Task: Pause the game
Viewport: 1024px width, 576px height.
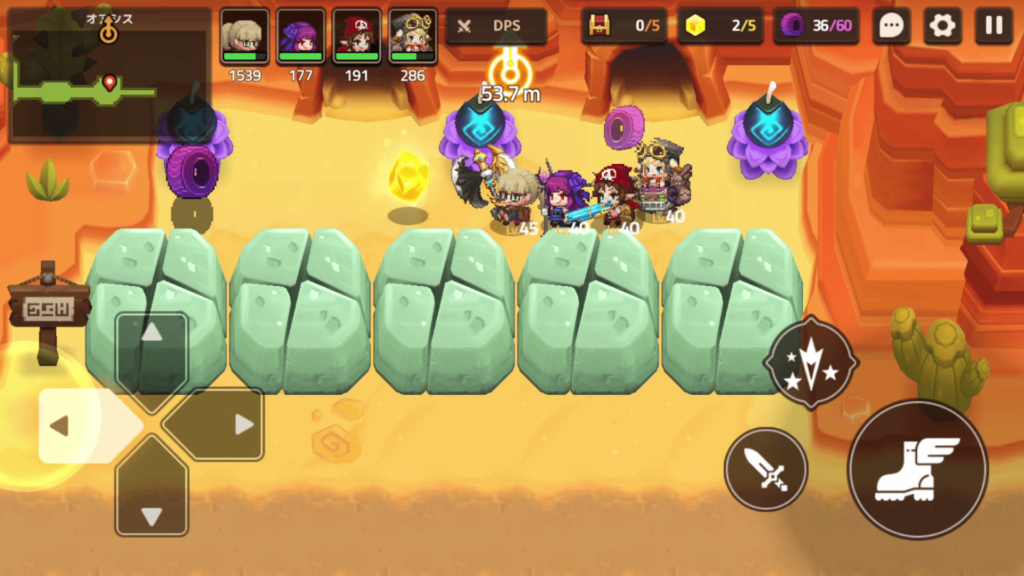Action: coord(993,27)
